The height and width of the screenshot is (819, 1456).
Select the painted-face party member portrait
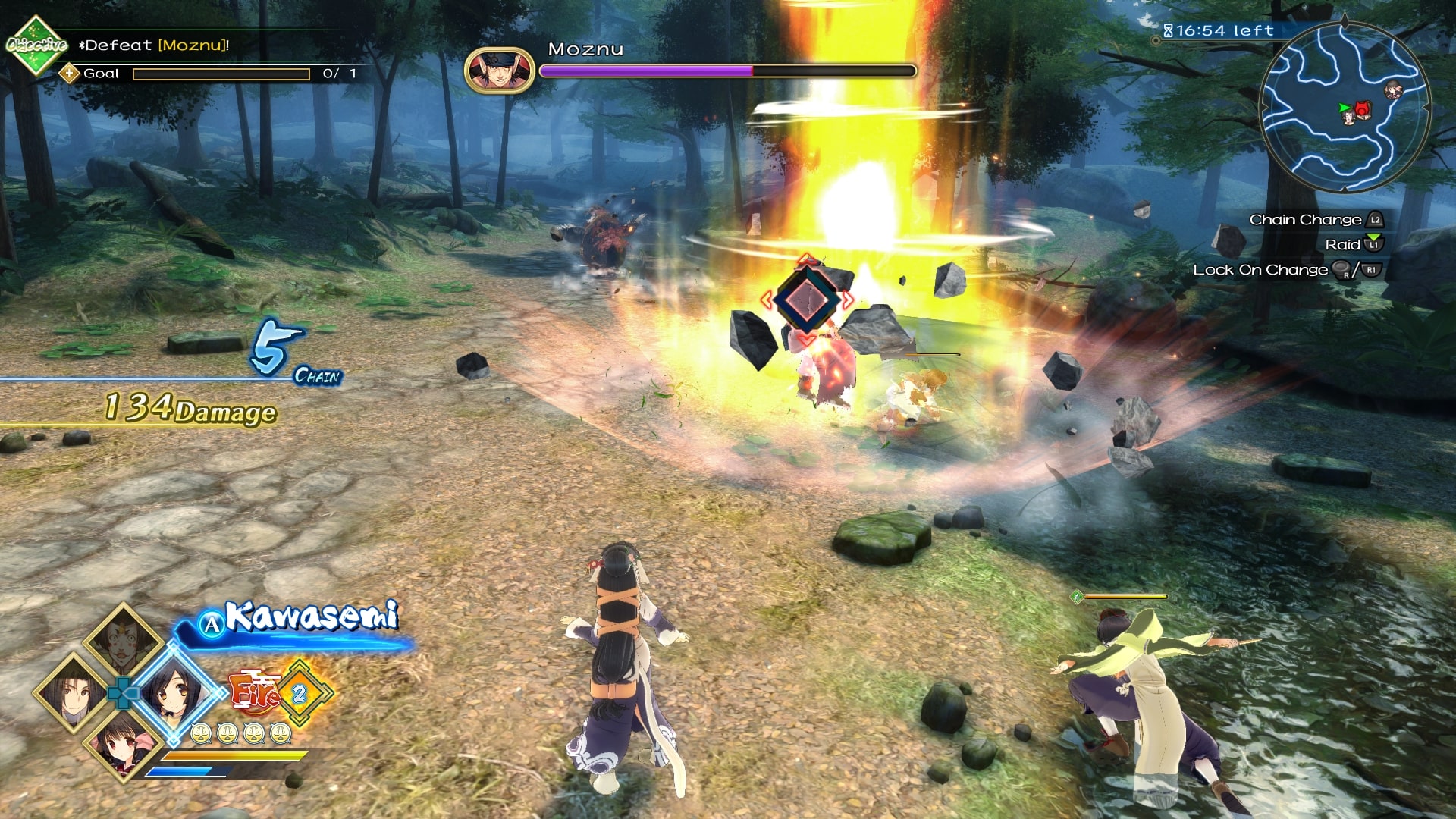122,642
